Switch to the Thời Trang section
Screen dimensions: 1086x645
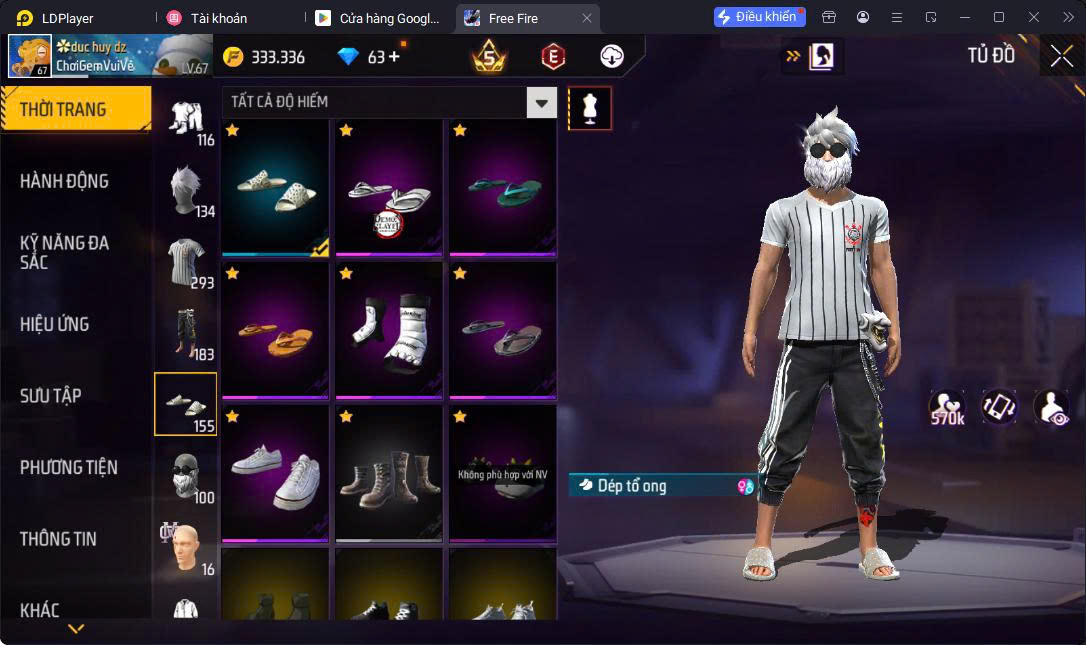[64, 109]
